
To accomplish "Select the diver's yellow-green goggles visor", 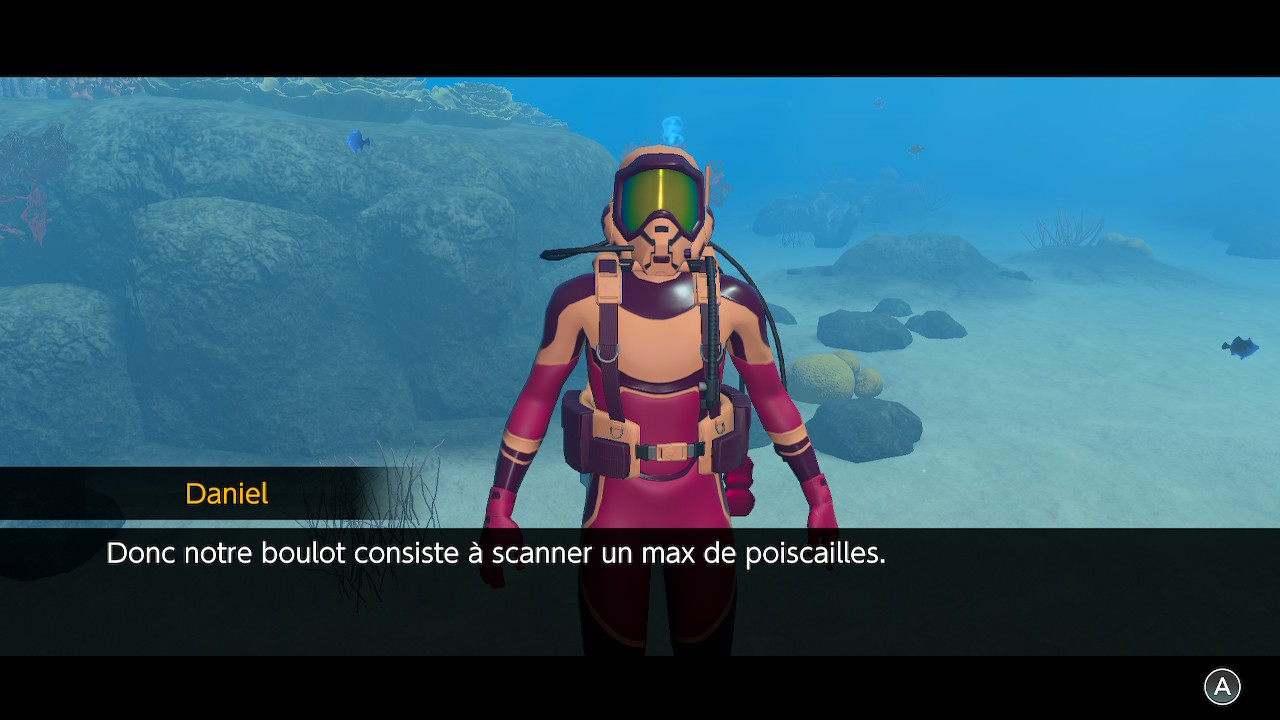I will (x=660, y=195).
